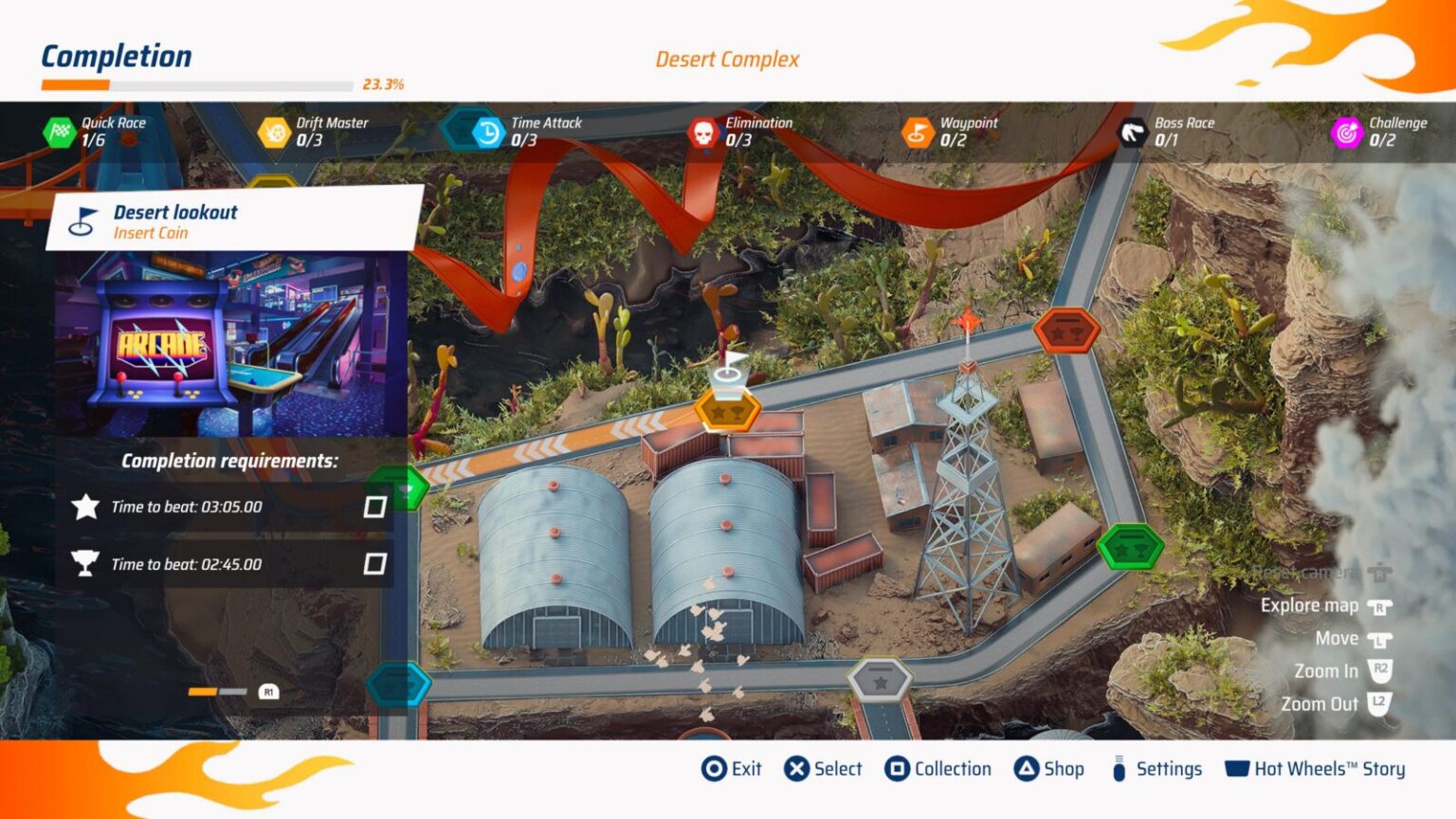Click the Arcade event preview thumbnail
The width and height of the screenshot is (1456, 819).
[x=227, y=341]
